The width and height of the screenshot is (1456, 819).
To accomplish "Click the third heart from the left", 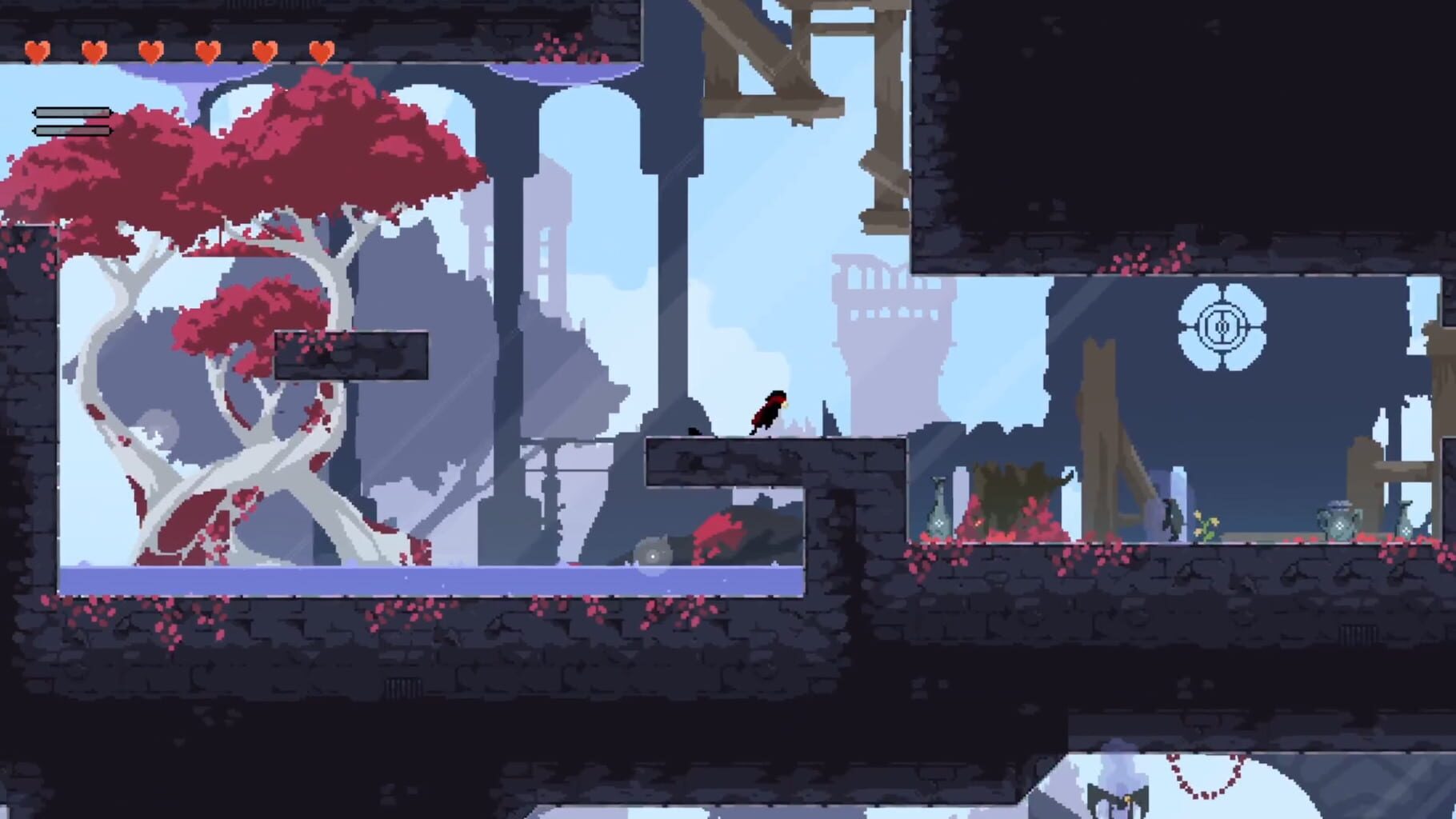I will pyautogui.click(x=150, y=52).
